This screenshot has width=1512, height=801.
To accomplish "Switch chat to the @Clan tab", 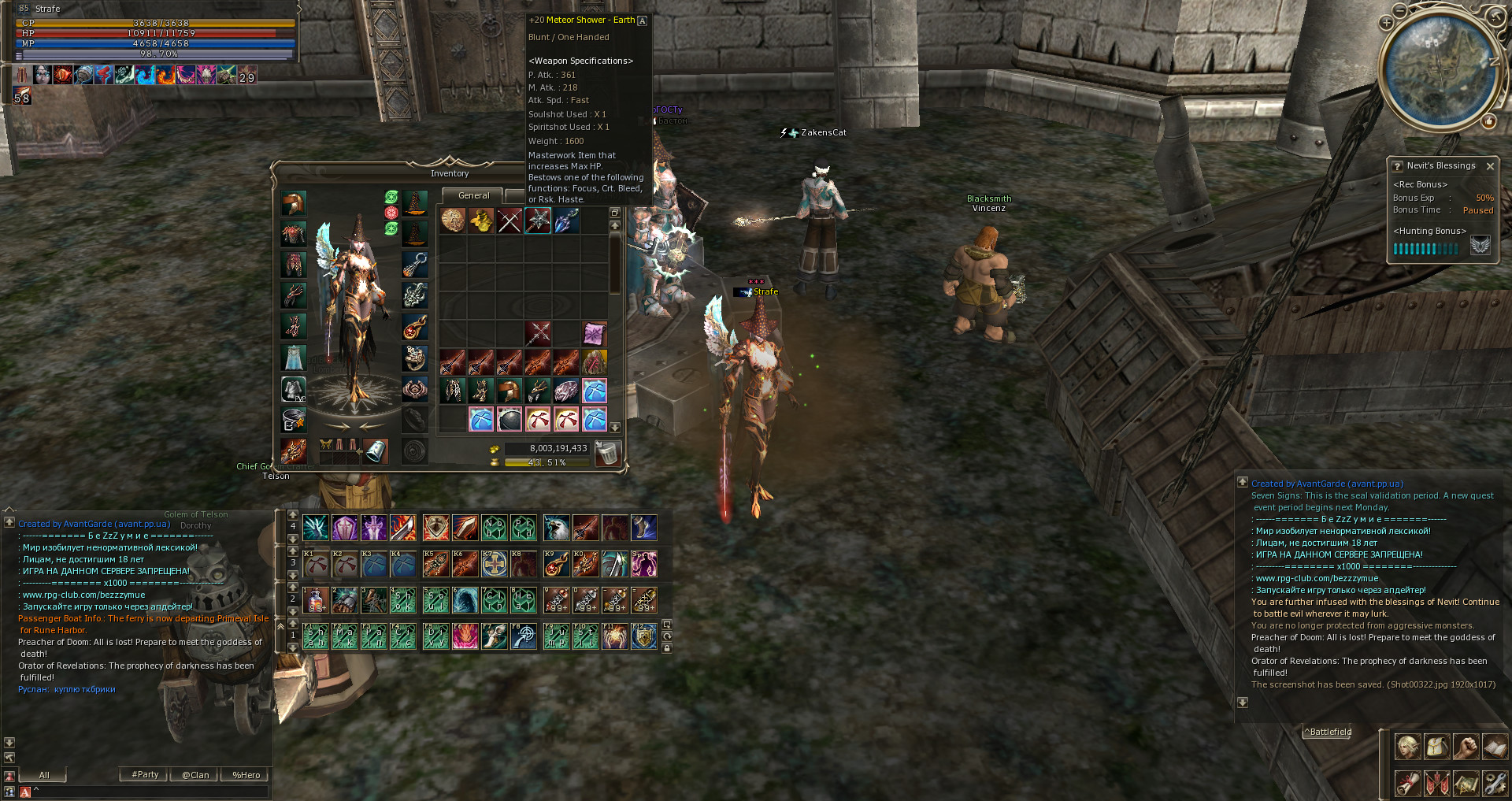I will tap(195, 775).
